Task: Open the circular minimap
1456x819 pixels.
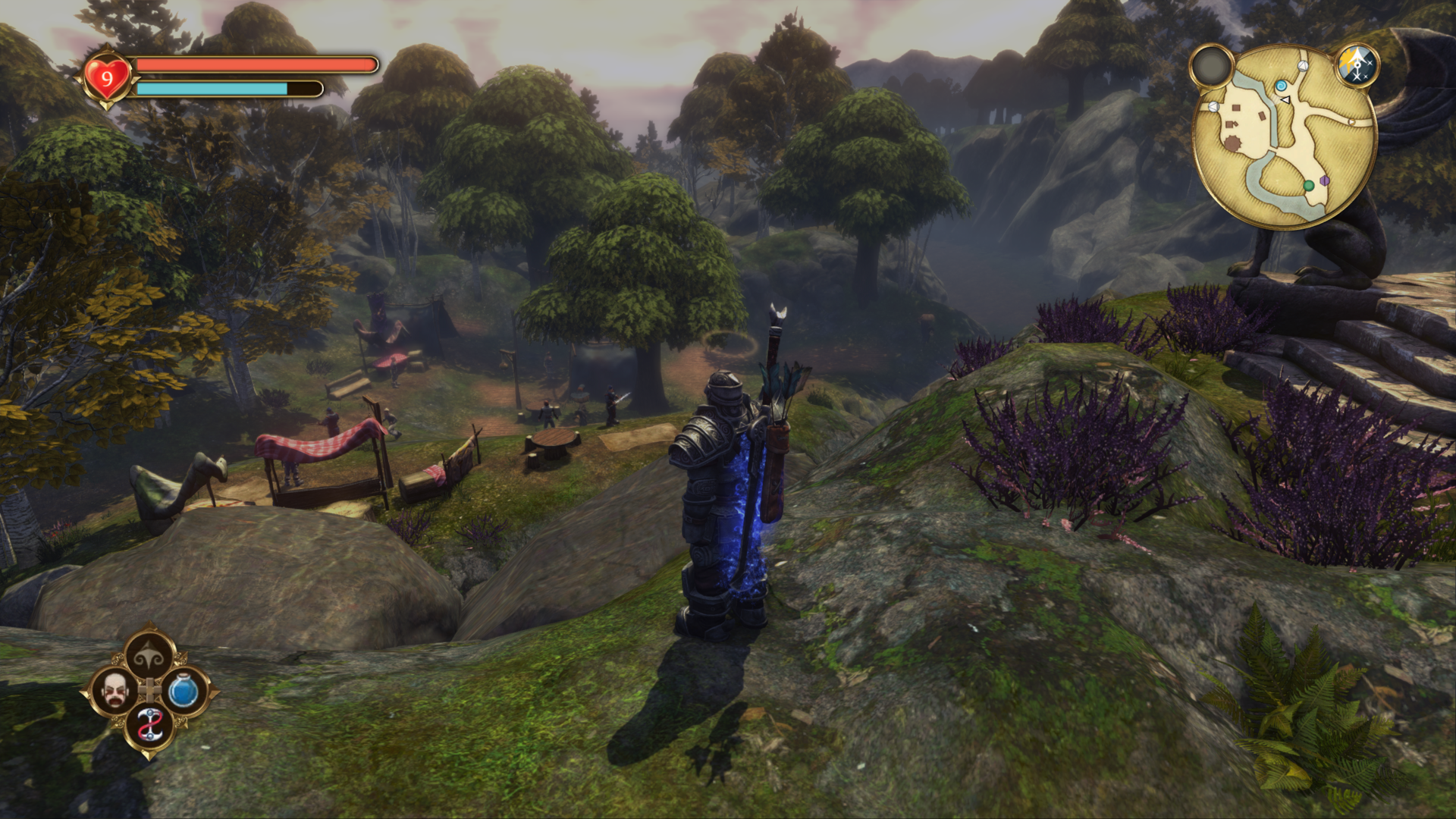Action: point(1284,136)
